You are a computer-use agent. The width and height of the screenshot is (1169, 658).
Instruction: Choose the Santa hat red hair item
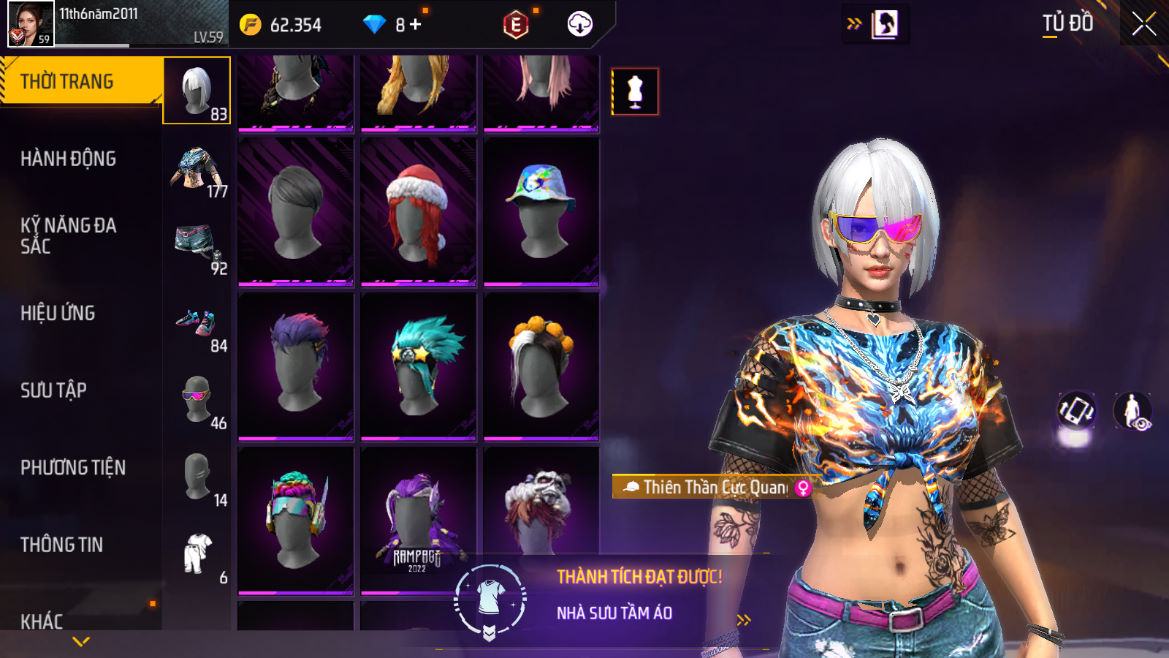click(418, 211)
